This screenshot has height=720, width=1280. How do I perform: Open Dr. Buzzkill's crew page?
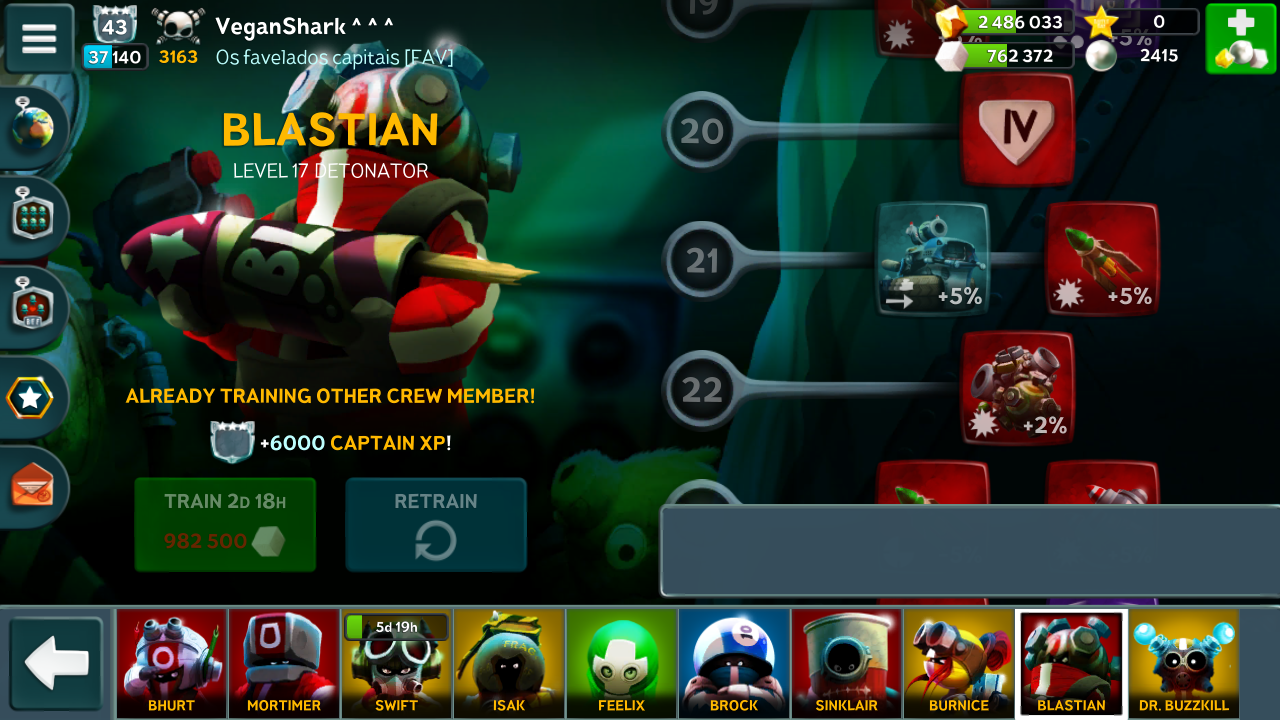pos(1183,663)
